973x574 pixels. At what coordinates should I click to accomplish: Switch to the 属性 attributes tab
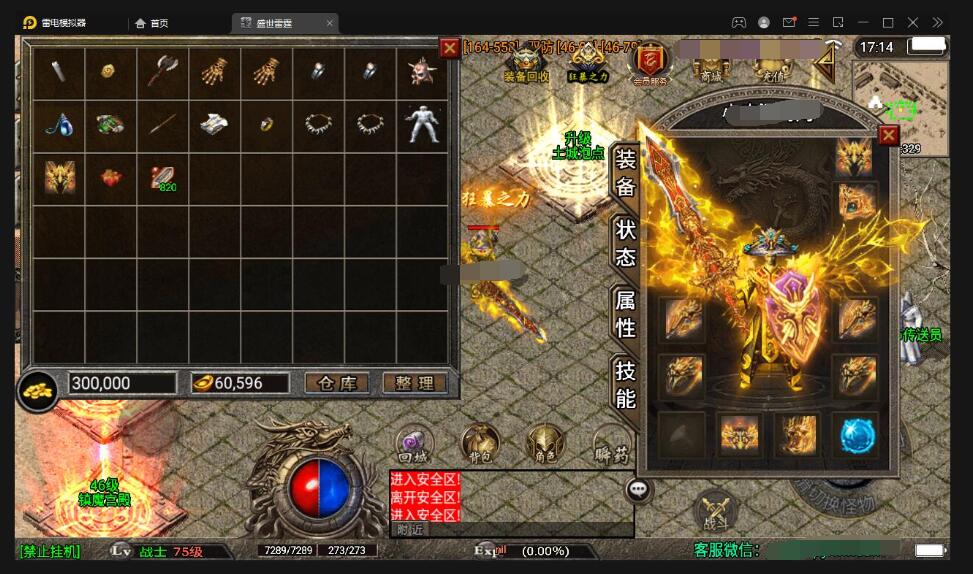[625, 312]
